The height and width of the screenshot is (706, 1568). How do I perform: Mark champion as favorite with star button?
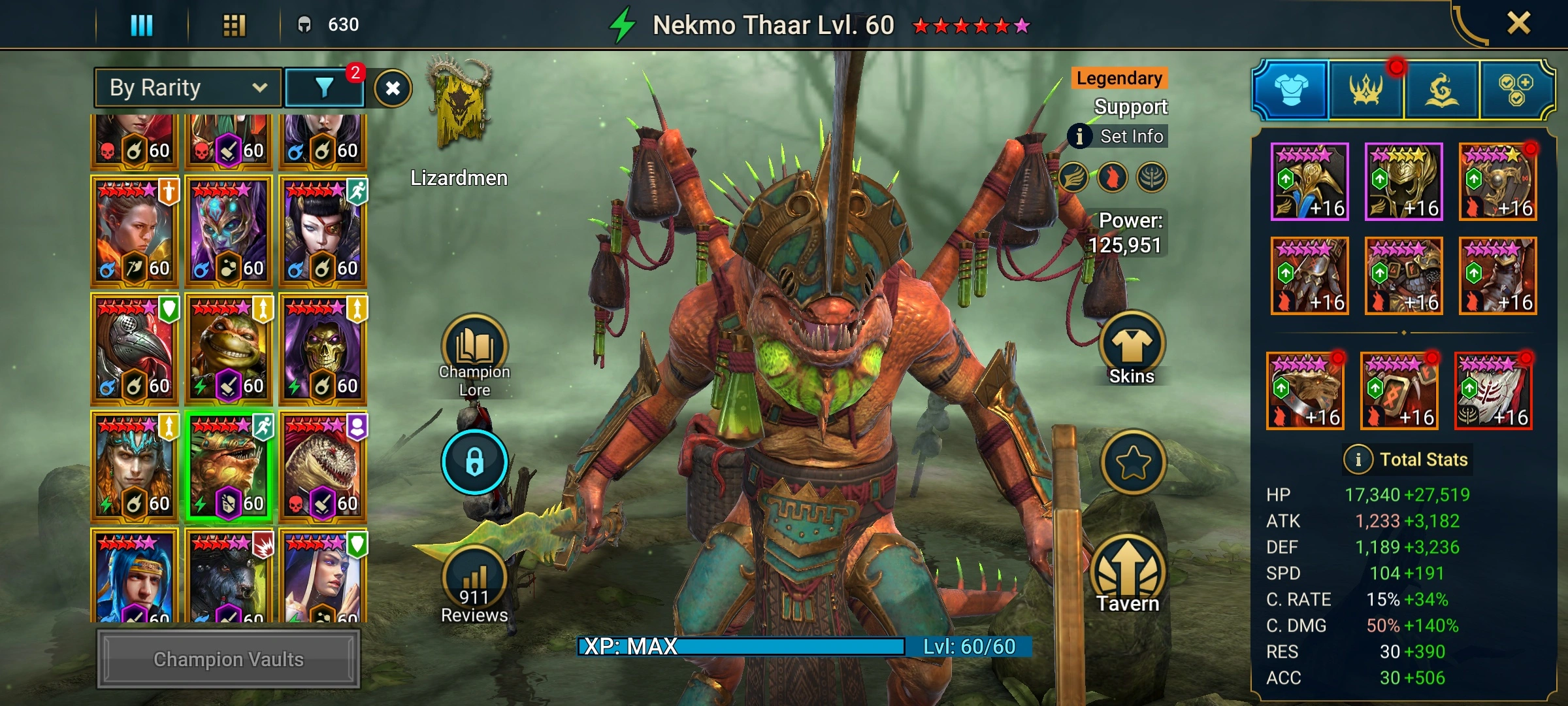tap(1133, 463)
